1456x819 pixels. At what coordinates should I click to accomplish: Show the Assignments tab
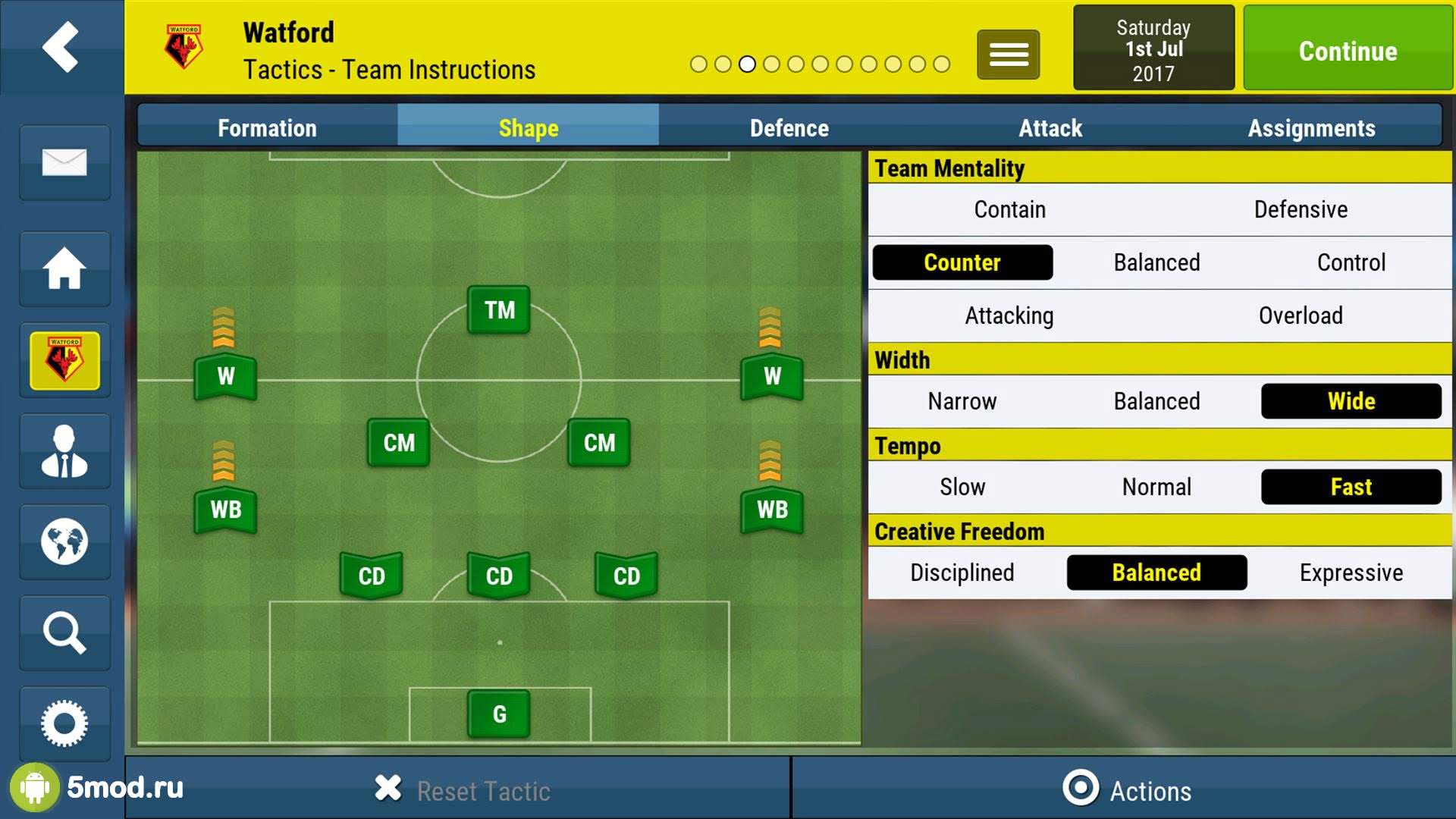pos(1311,128)
